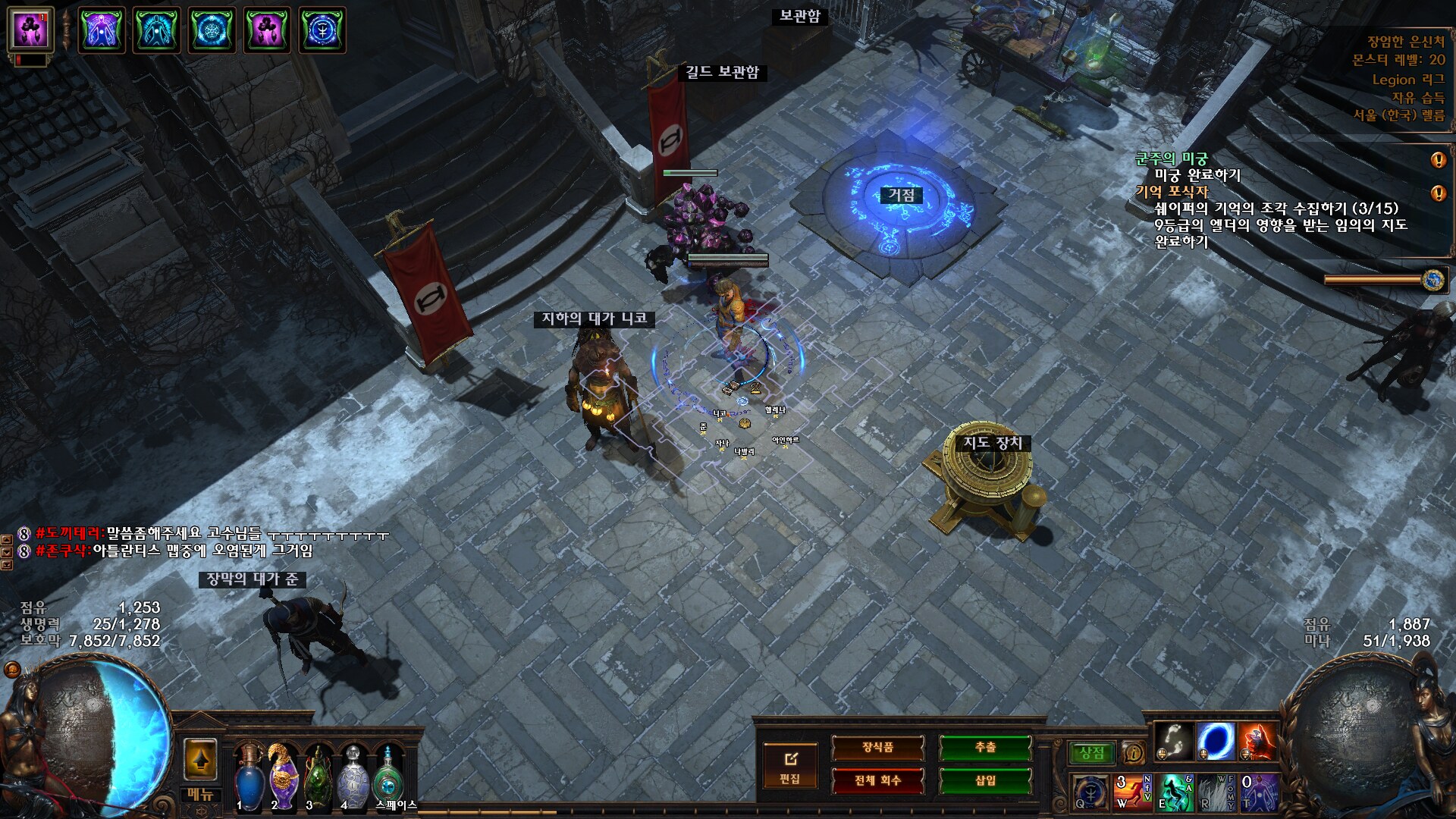Use the silver flask in slot 4
Image resolution: width=1456 pixels, height=819 pixels.
pos(353,776)
